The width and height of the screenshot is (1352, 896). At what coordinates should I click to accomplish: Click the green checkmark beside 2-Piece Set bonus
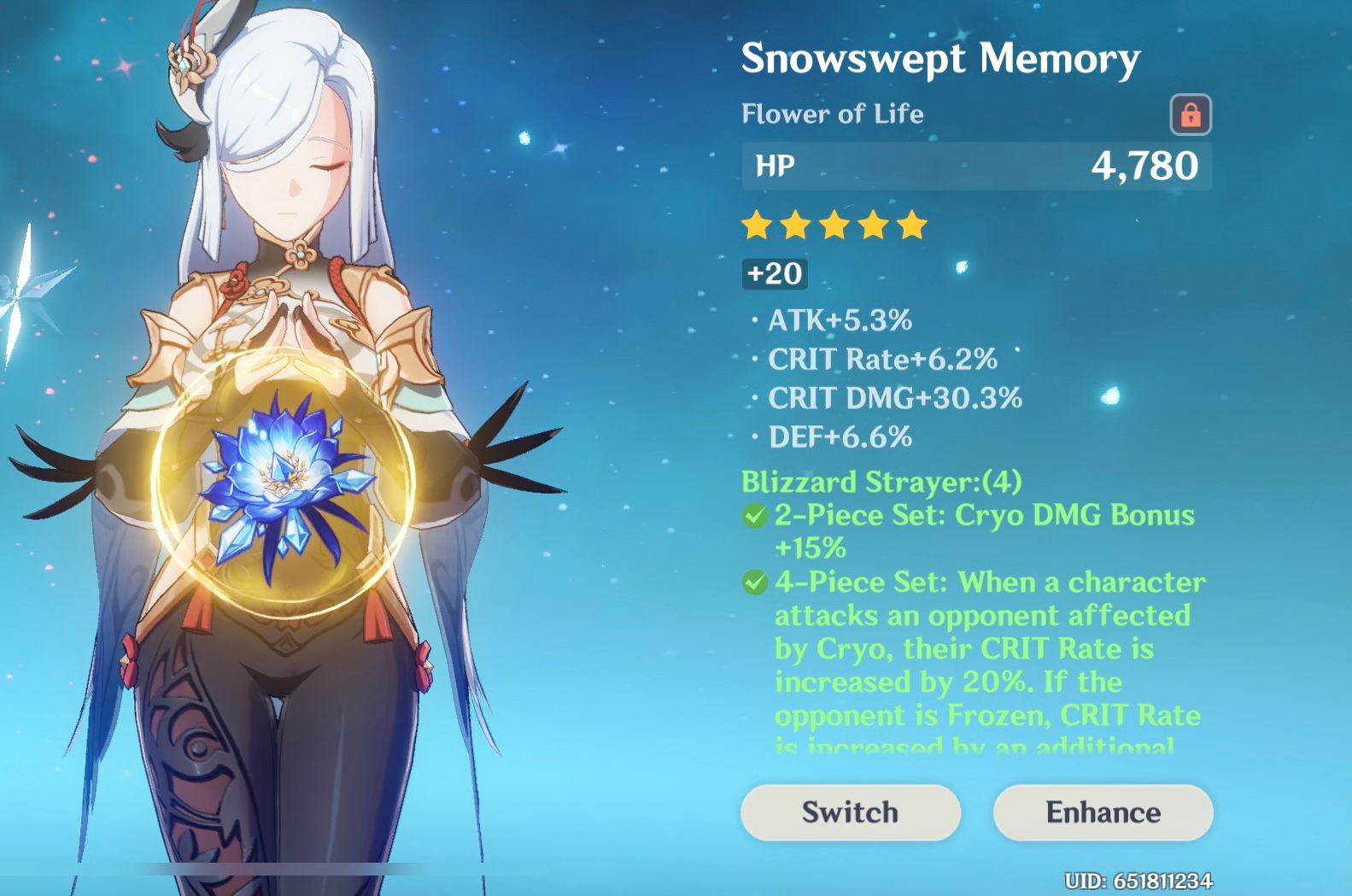[x=755, y=516]
